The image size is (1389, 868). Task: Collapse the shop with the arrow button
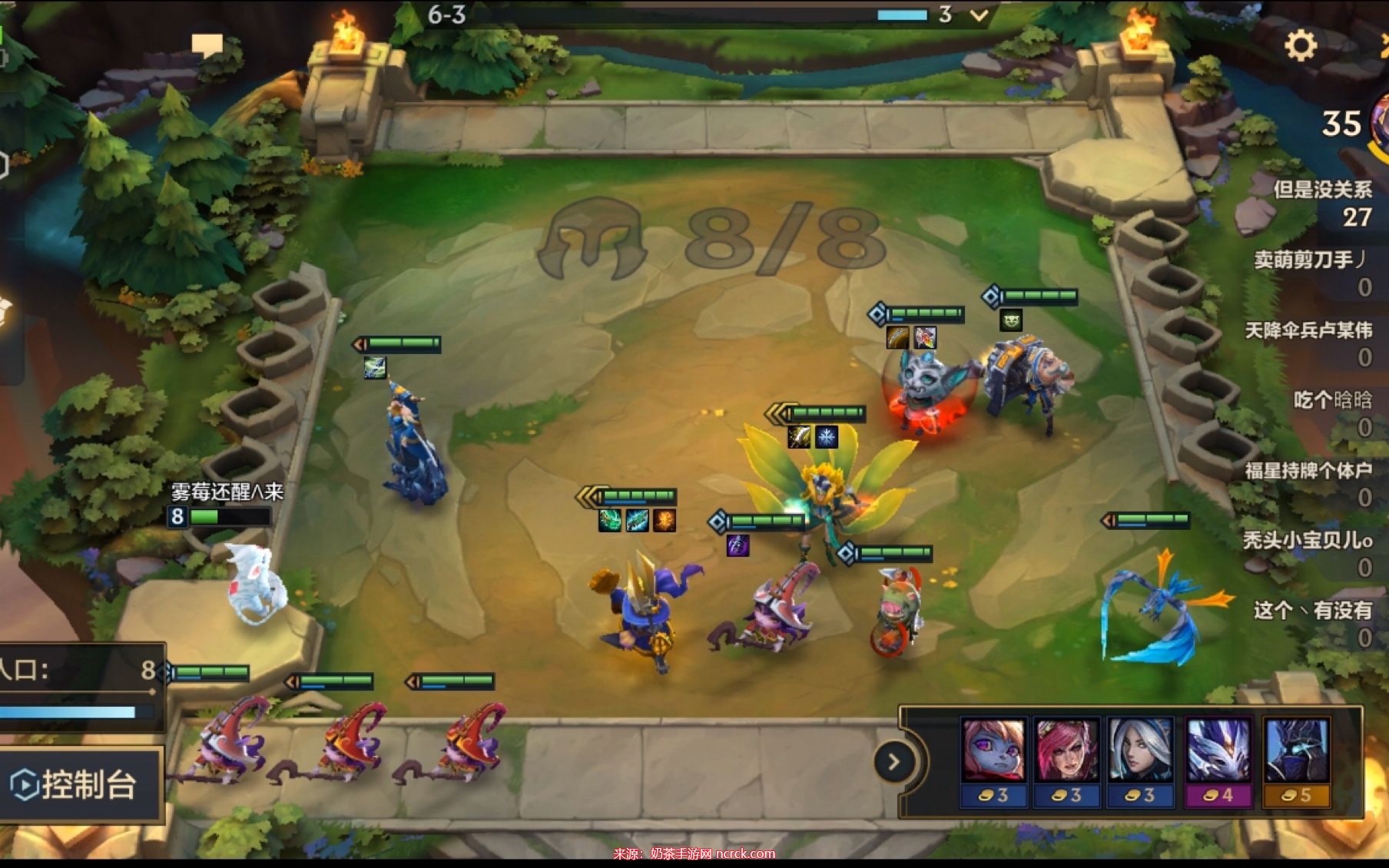(x=893, y=762)
